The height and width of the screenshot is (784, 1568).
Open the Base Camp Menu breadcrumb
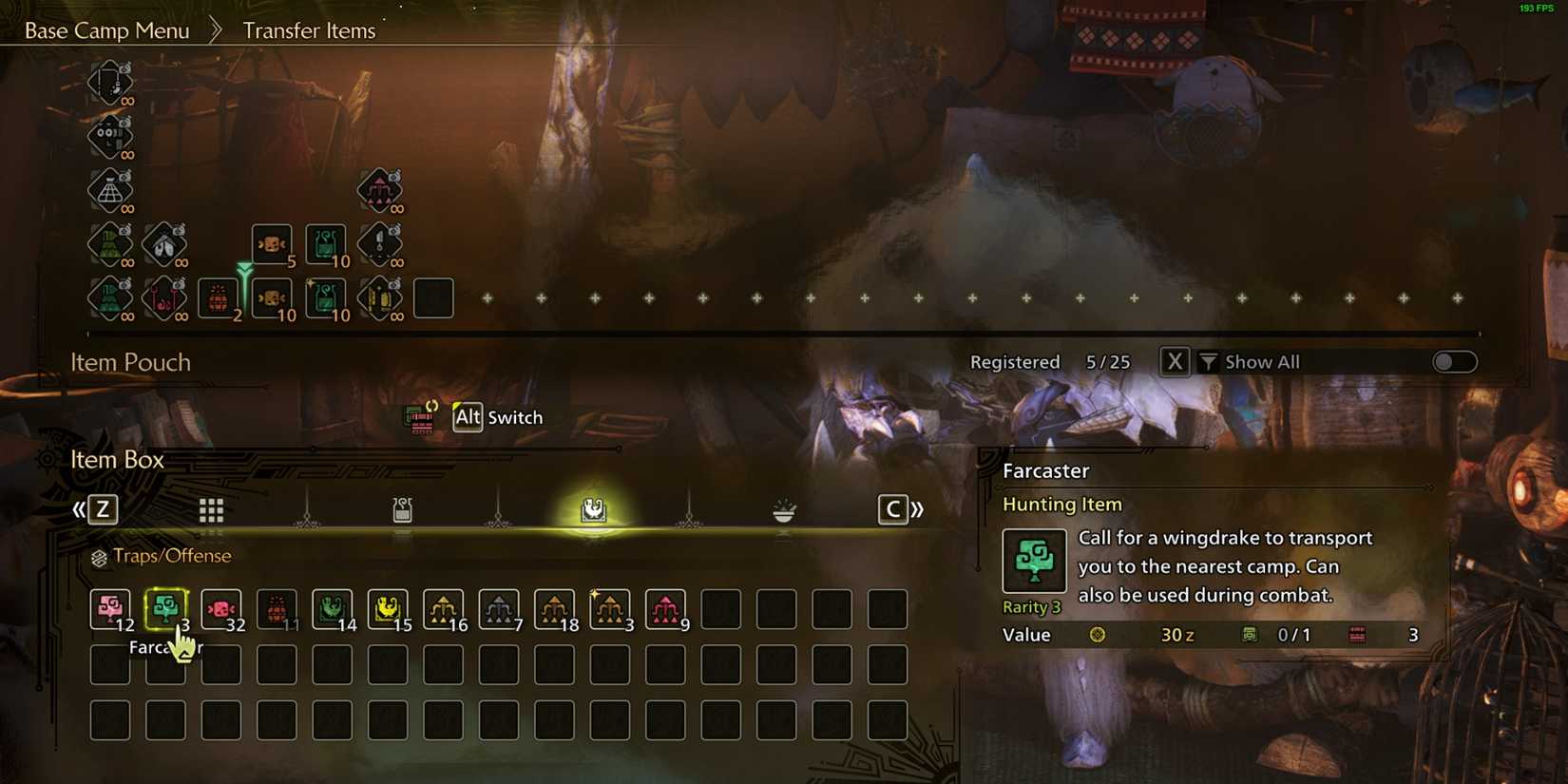[106, 29]
